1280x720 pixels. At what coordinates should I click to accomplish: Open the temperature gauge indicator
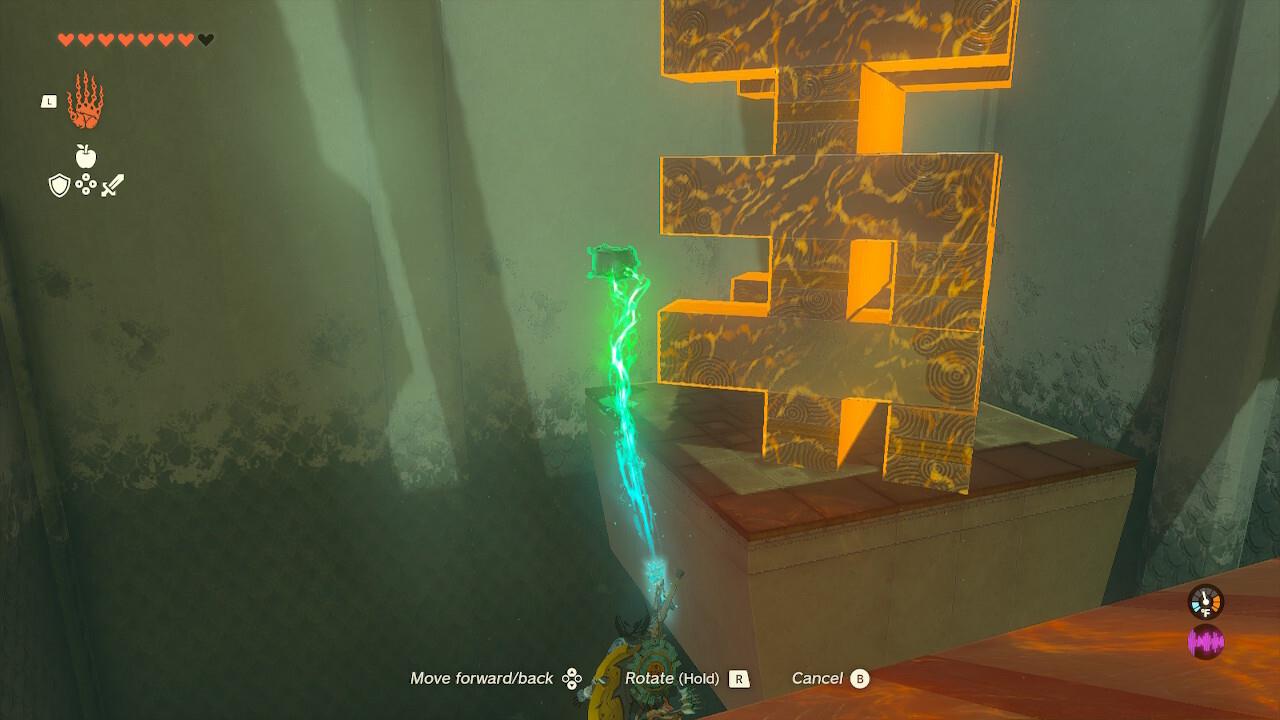[x=1205, y=601]
